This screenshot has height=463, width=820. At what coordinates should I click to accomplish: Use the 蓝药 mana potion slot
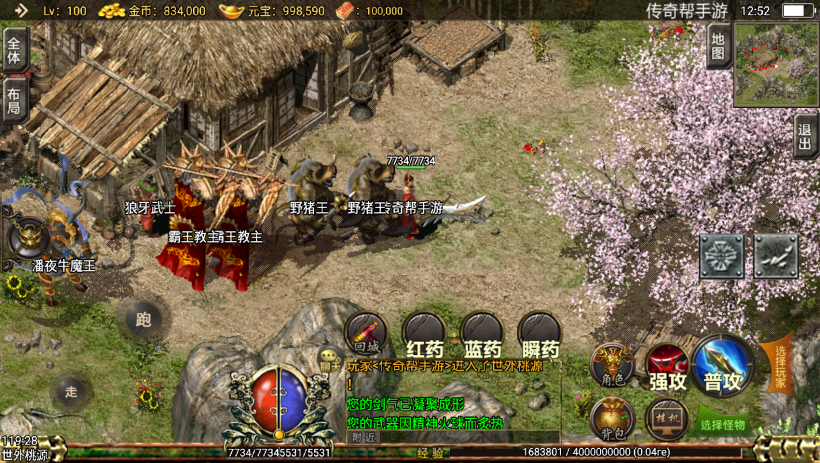pyautogui.click(x=482, y=333)
